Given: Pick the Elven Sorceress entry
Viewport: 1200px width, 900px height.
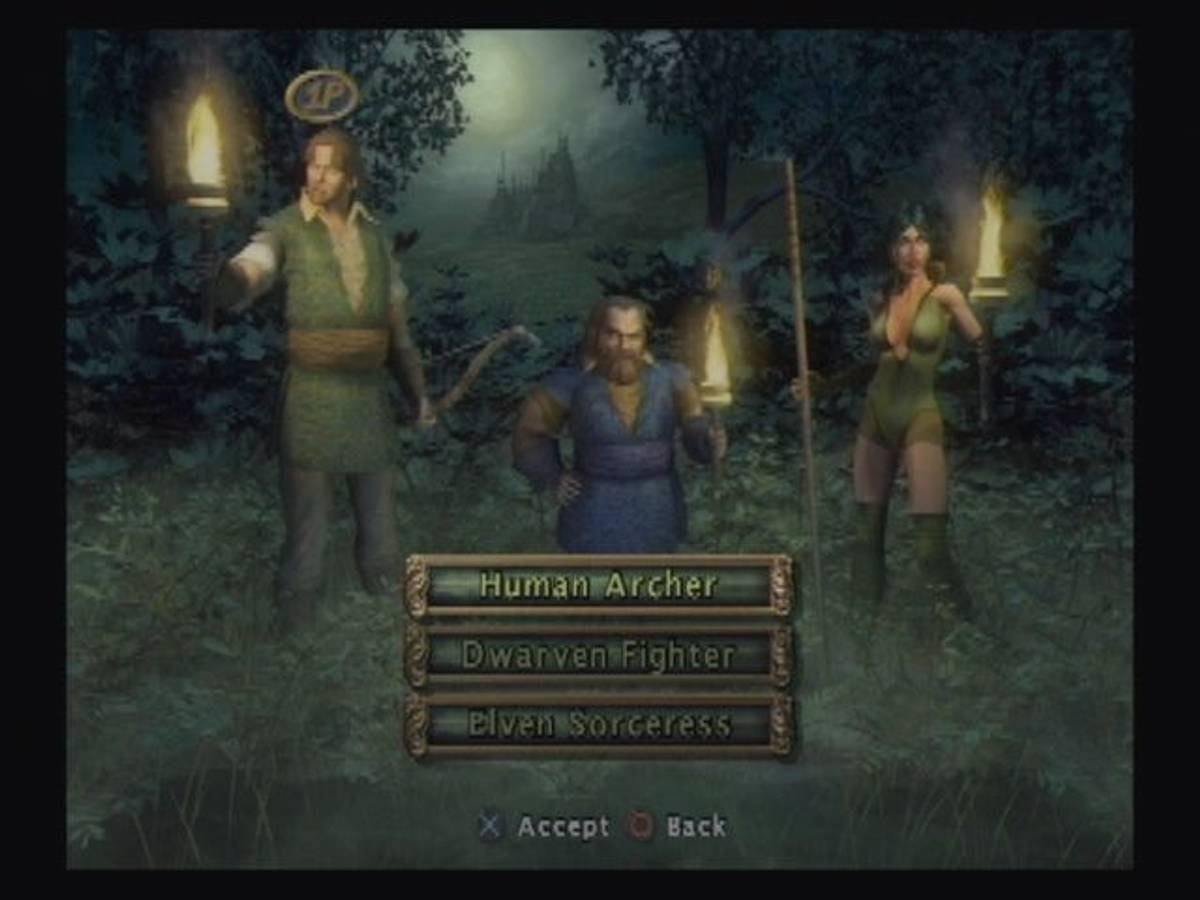Looking at the screenshot, I should click(598, 725).
